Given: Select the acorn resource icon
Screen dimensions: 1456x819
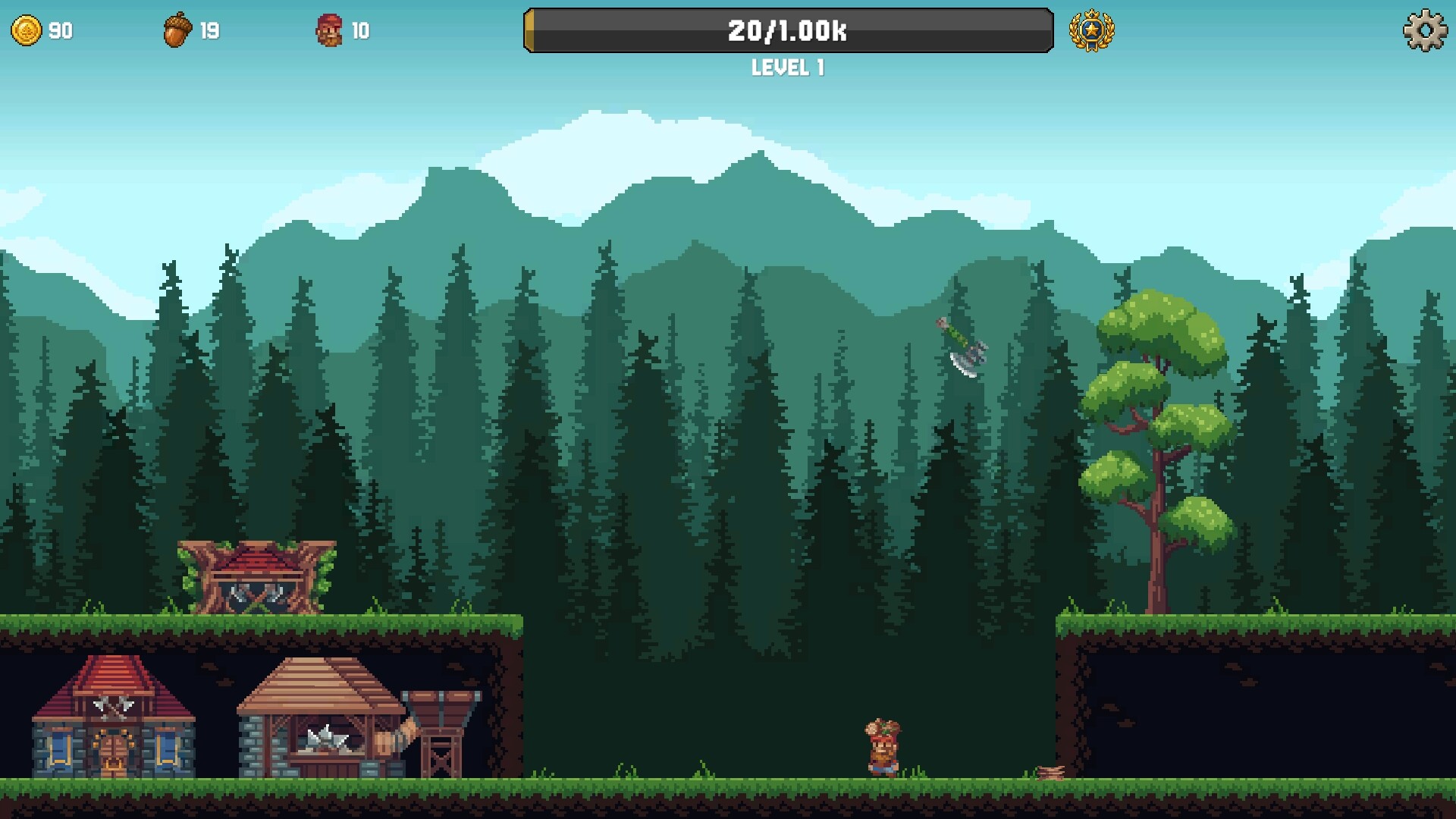Looking at the screenshot, I should (177, 30).
